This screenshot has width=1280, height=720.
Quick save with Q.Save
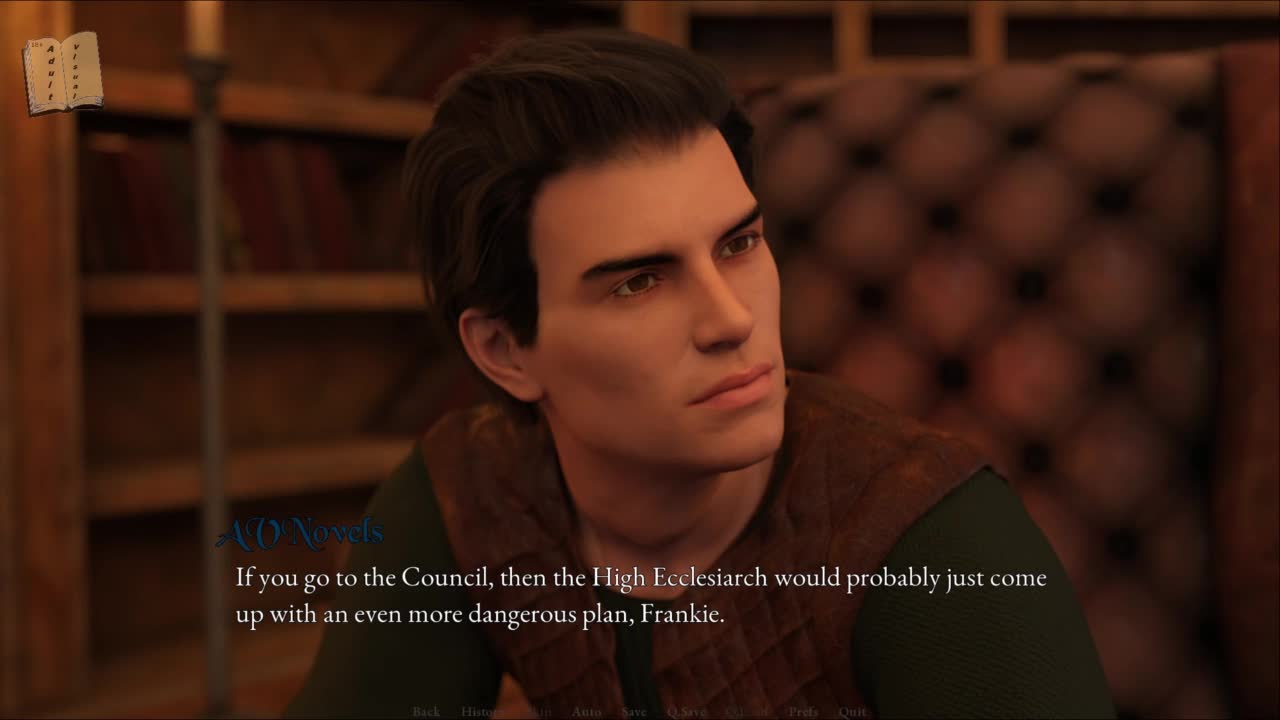click(687, 712)
